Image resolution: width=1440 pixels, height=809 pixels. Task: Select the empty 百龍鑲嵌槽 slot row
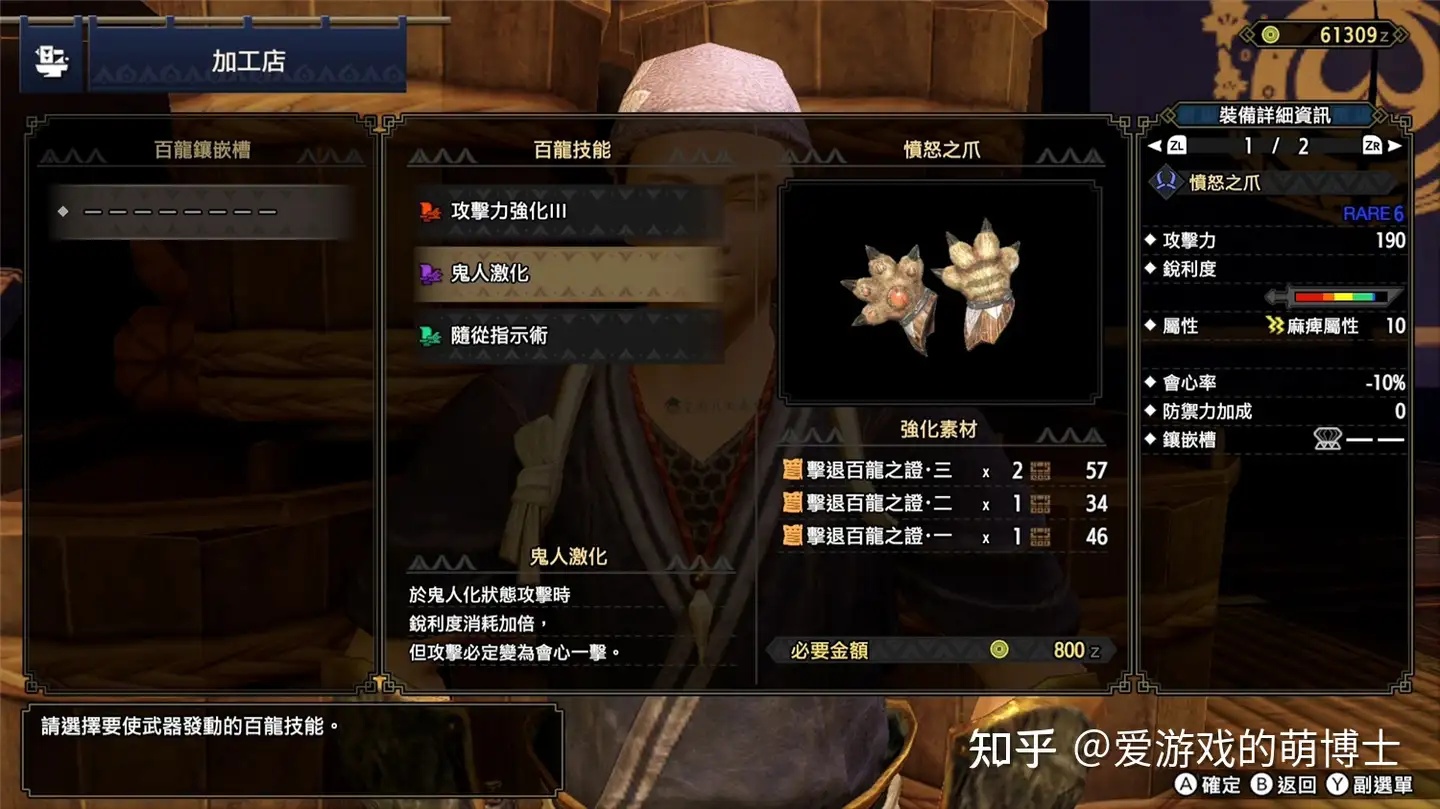(204, 212)
